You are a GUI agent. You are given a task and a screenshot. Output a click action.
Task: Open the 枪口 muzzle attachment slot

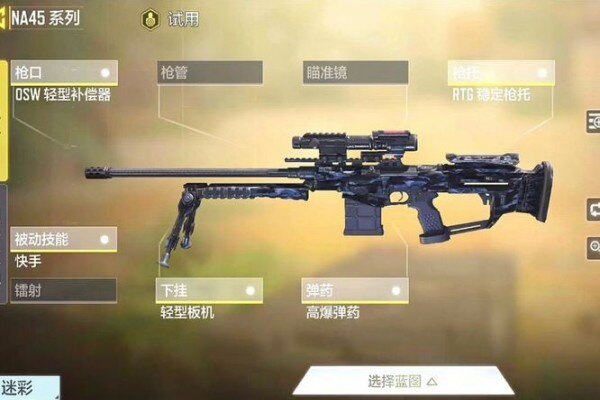coord(64,73)
